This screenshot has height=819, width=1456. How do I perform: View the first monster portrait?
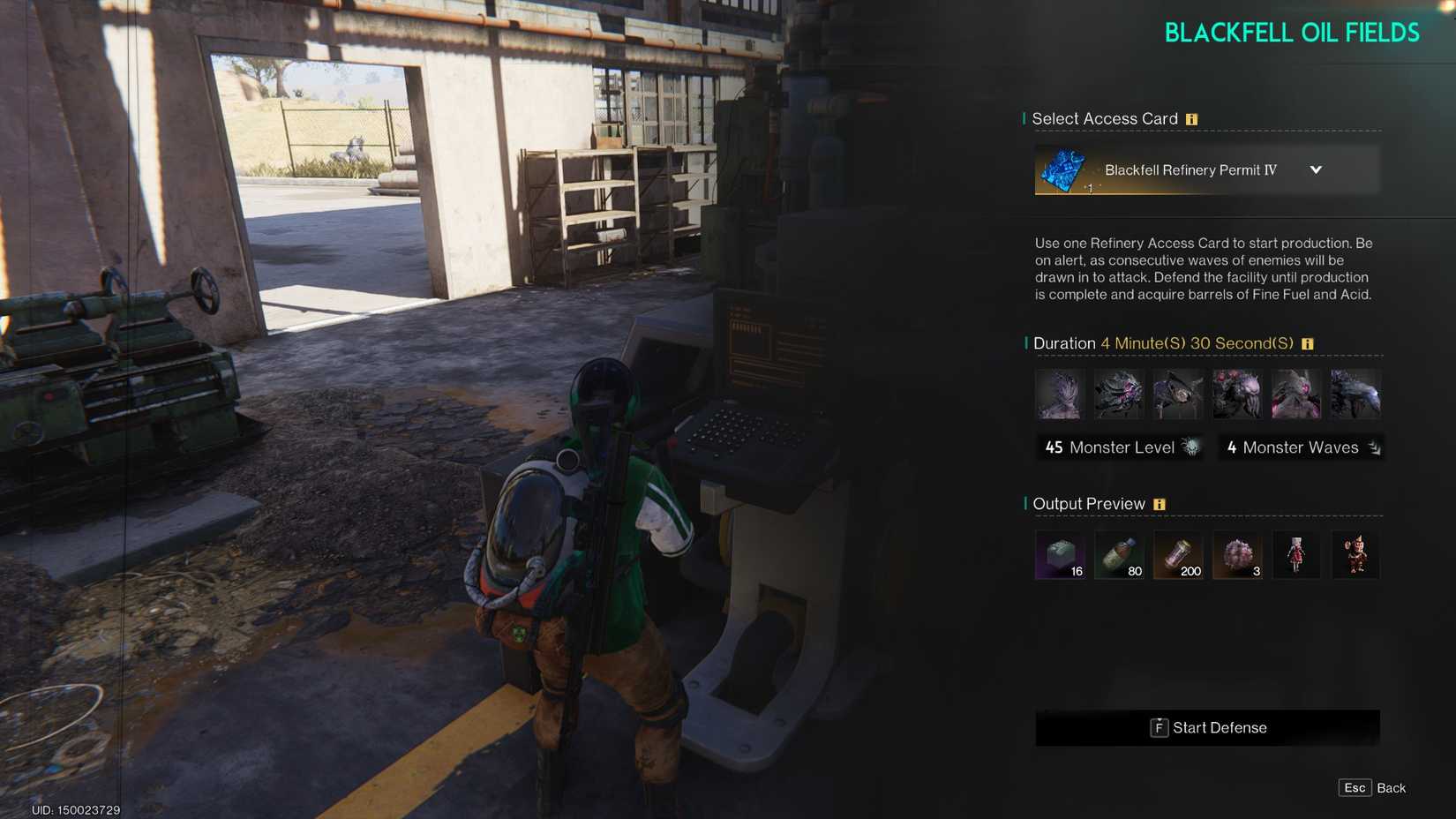1059,394
